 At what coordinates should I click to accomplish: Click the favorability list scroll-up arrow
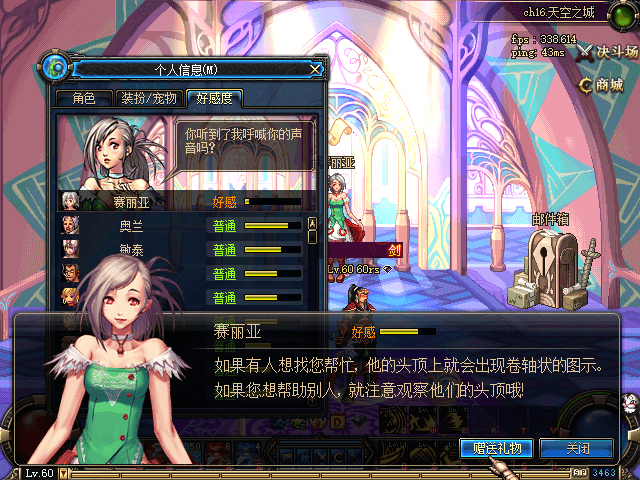click(x=312, y=223)
